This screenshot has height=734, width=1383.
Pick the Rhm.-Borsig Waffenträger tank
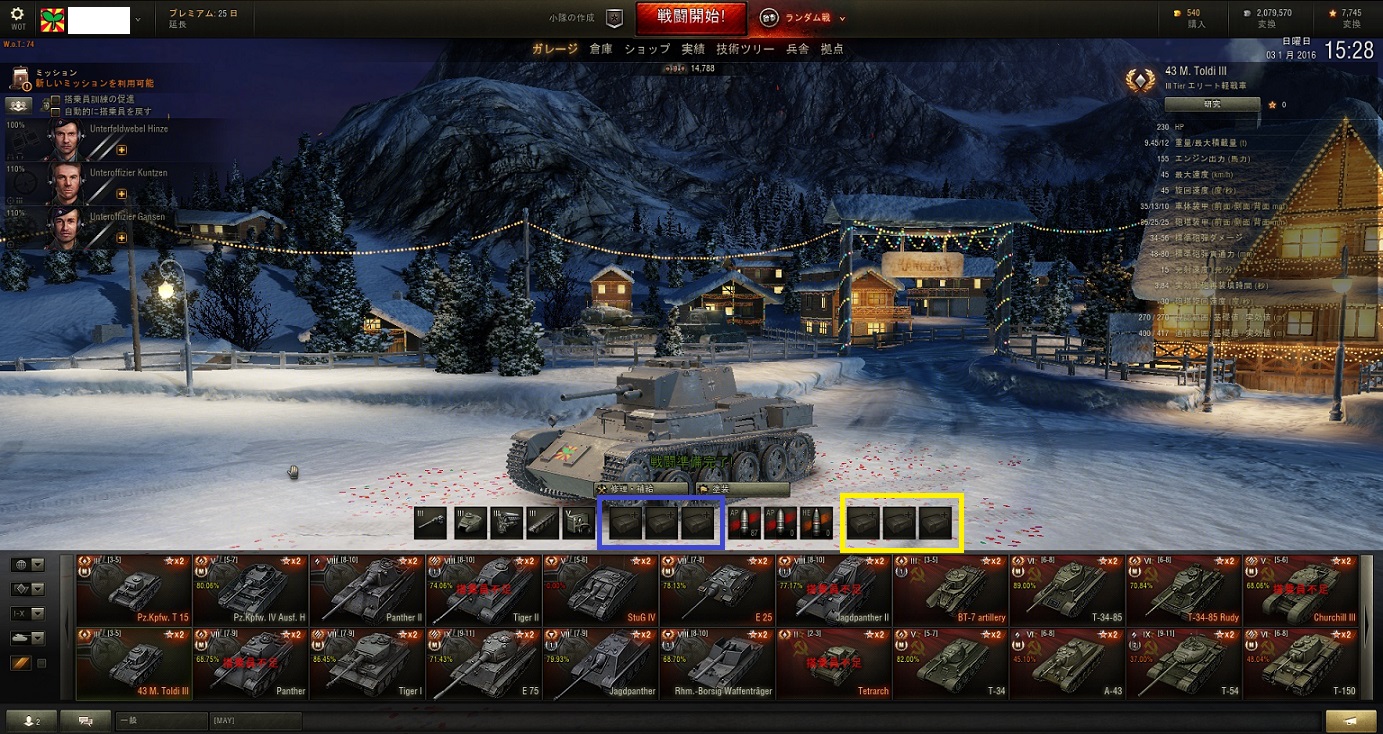pyautogui.click(x=717, y=664)
